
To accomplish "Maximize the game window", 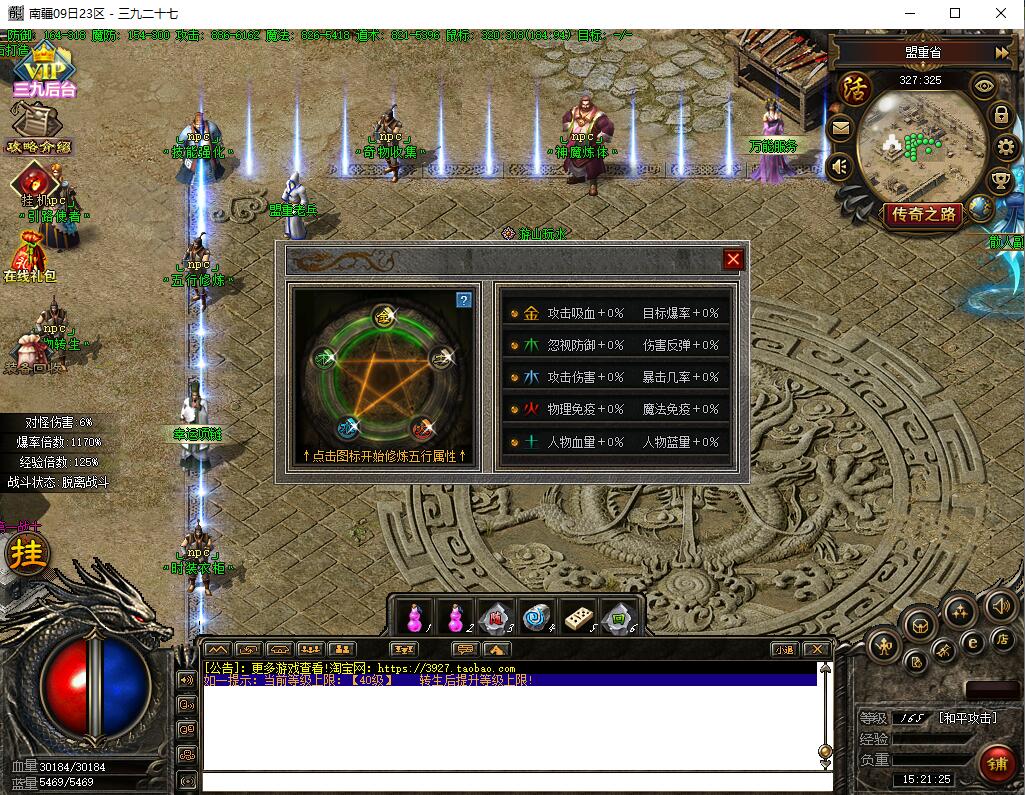I will coord(954,13).
